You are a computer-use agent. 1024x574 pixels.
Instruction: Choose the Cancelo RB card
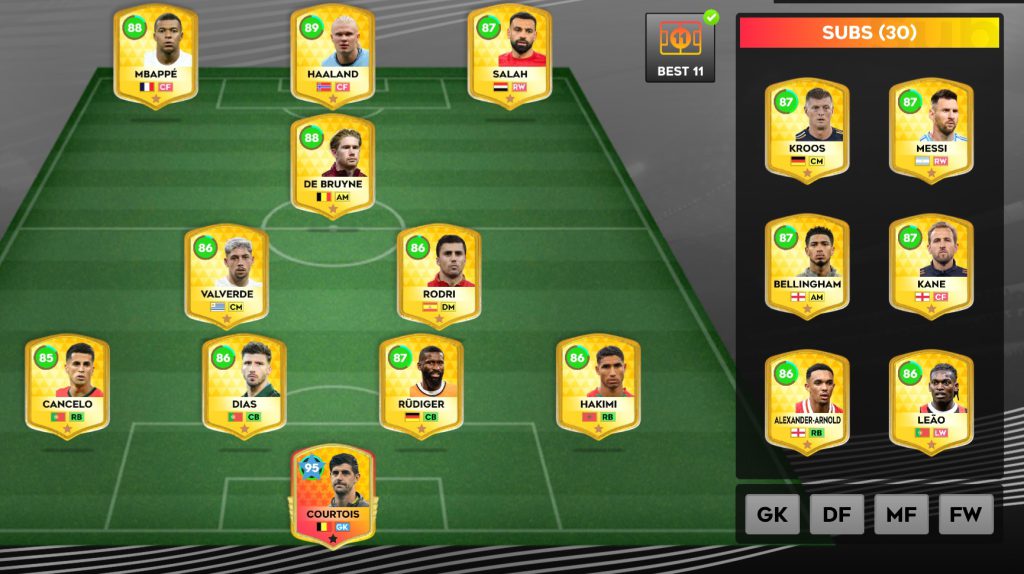(67, 386)
